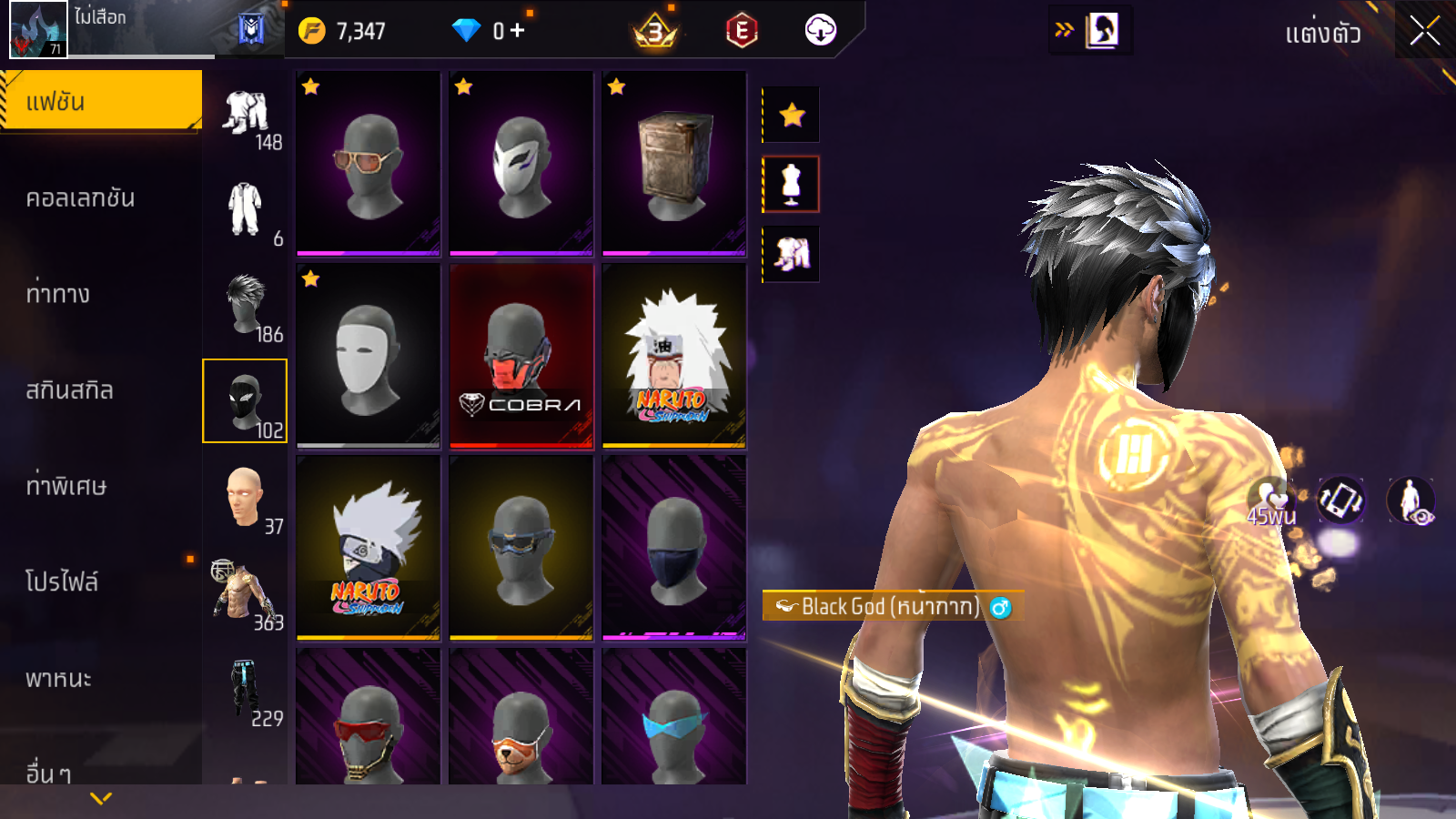Switch to the พาหนะ tab
The image size is (1456, 819).
coord(58,678)
